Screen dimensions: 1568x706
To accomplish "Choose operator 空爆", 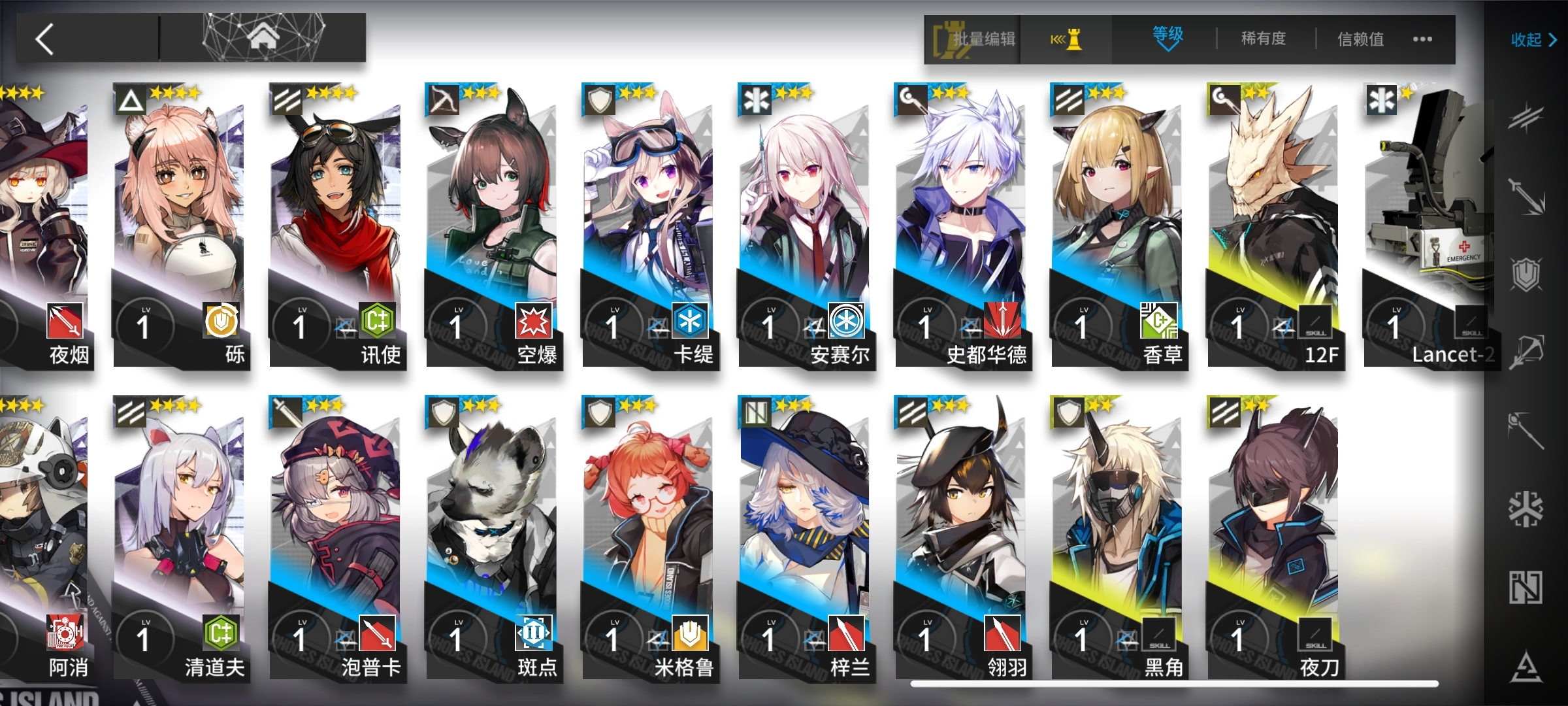I will click(x=492, y=226).
